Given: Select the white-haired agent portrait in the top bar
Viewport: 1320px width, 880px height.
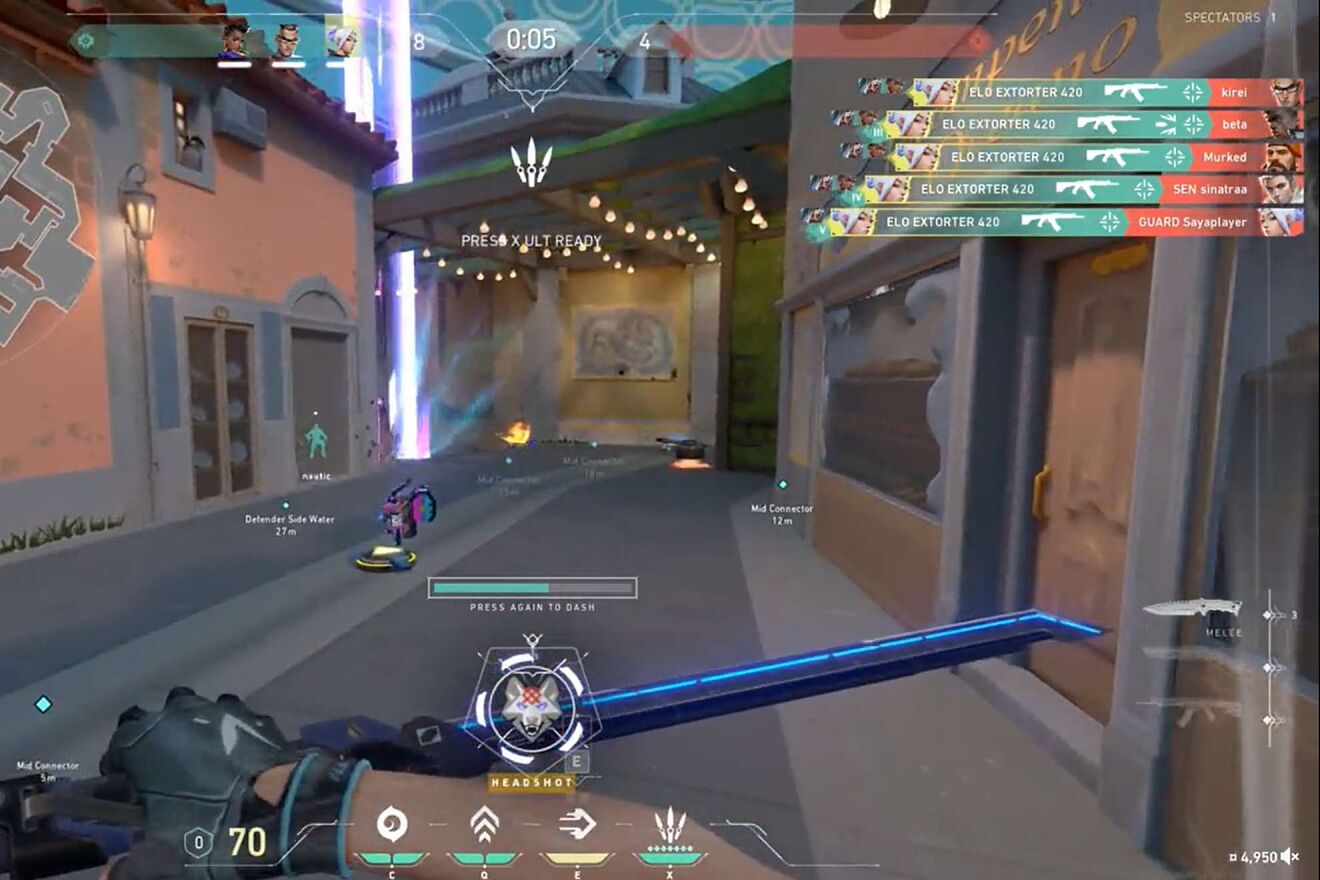Looking at the screenshot, I should point(341,41).
